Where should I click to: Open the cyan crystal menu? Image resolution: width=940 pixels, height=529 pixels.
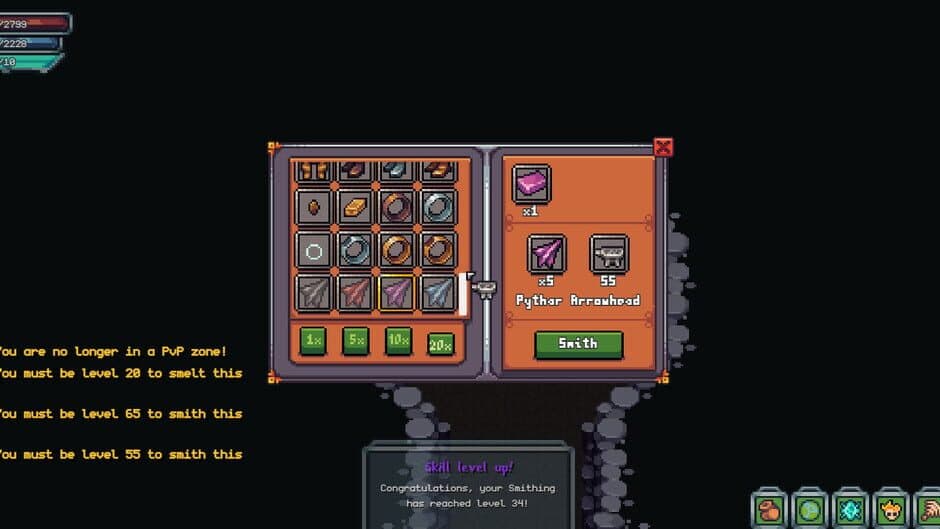pos(851,510)
